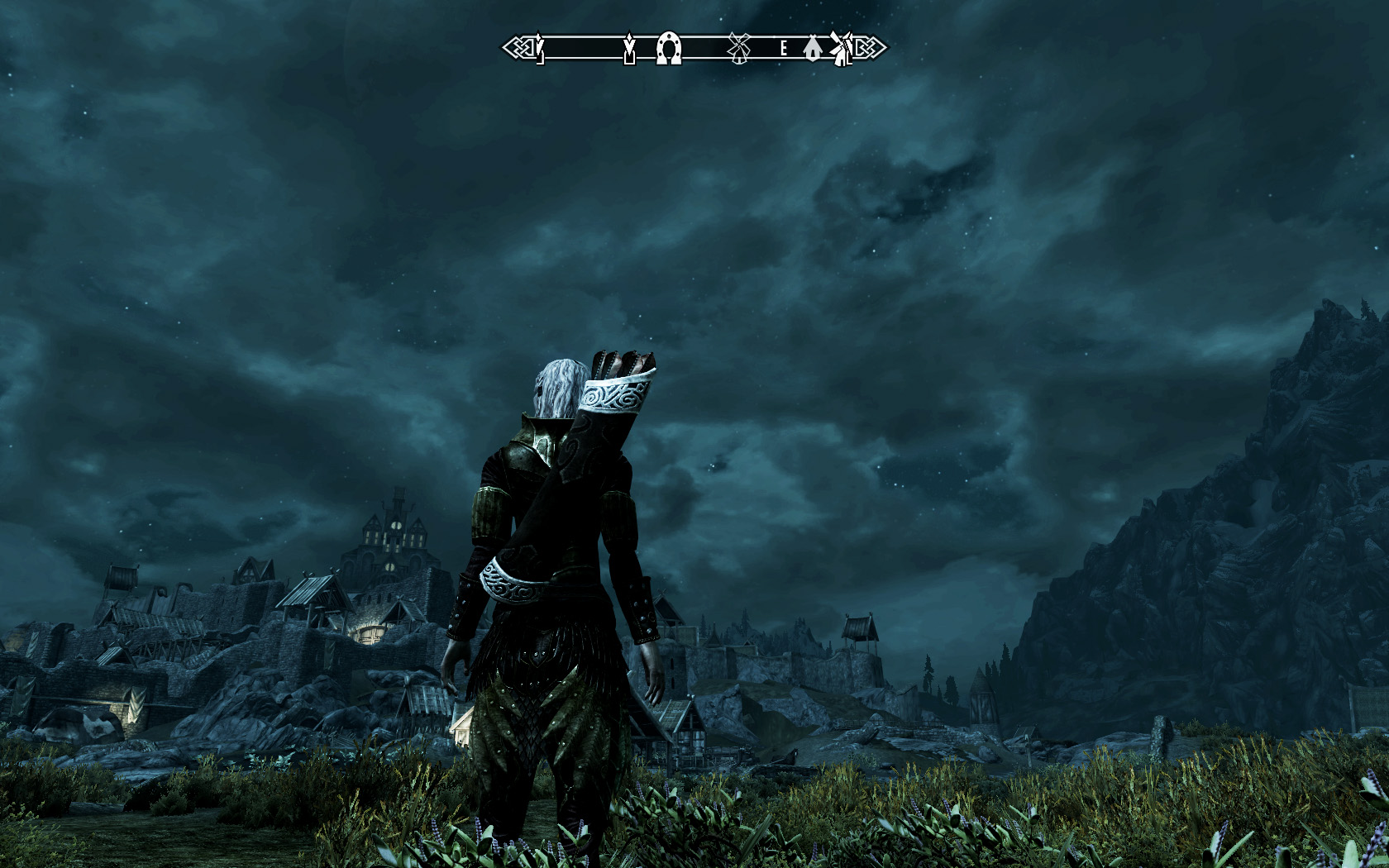Select the quest arrow marker beside the horseshoe
Screen dimensions: 1389x868
(x=629, y=49)
